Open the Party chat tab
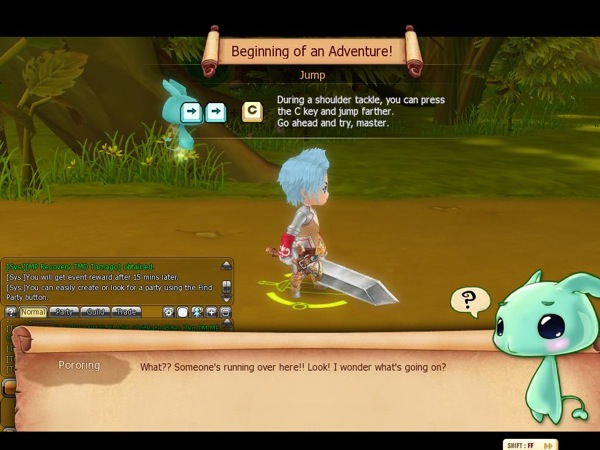 tap(64, 312)
